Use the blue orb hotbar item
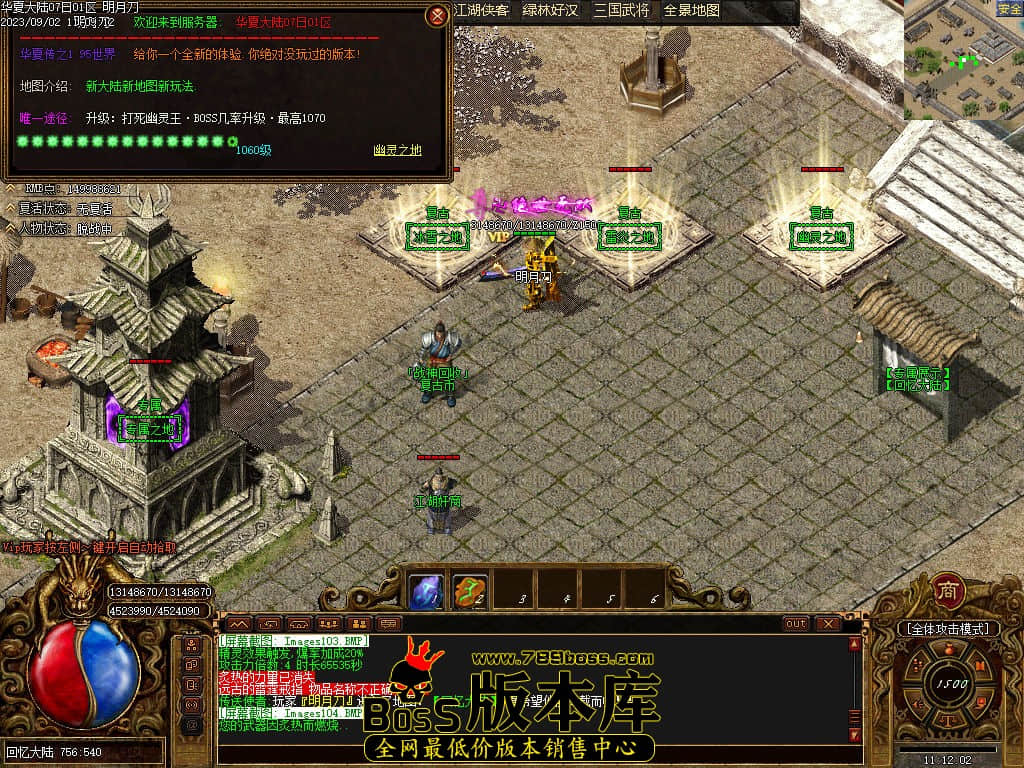The height and width of the screenshot is (768, 1024). click(x=427, y=591)
